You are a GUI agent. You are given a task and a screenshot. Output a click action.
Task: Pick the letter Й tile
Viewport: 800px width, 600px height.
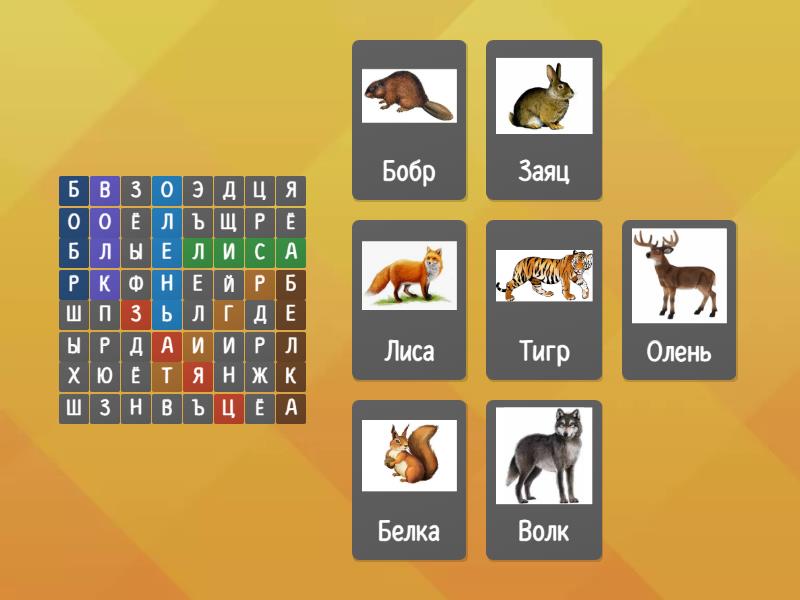[229, 283]
